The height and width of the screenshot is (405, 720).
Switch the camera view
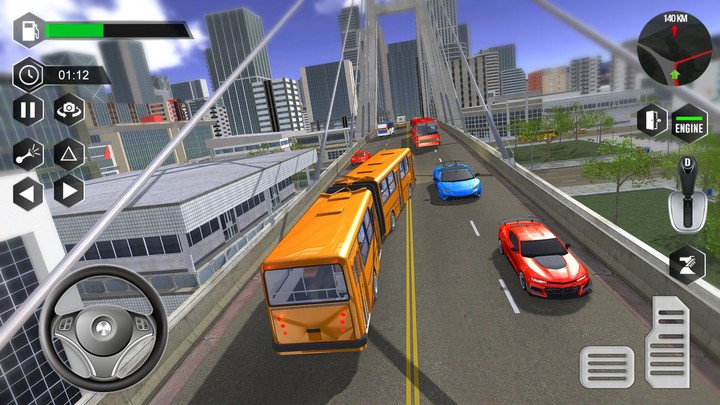[x=69, y=110]
